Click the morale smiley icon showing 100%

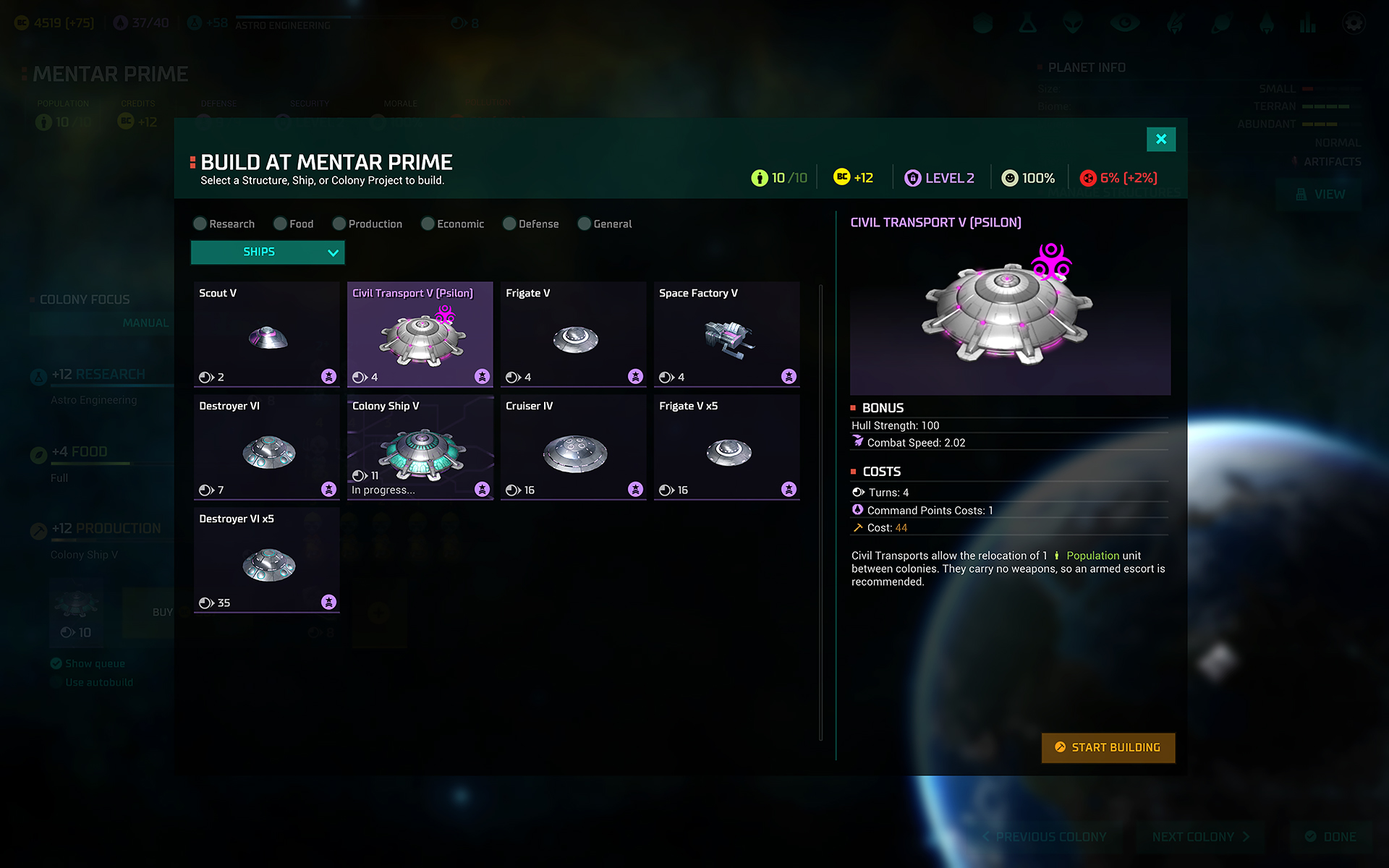(x=1009, y=177)
